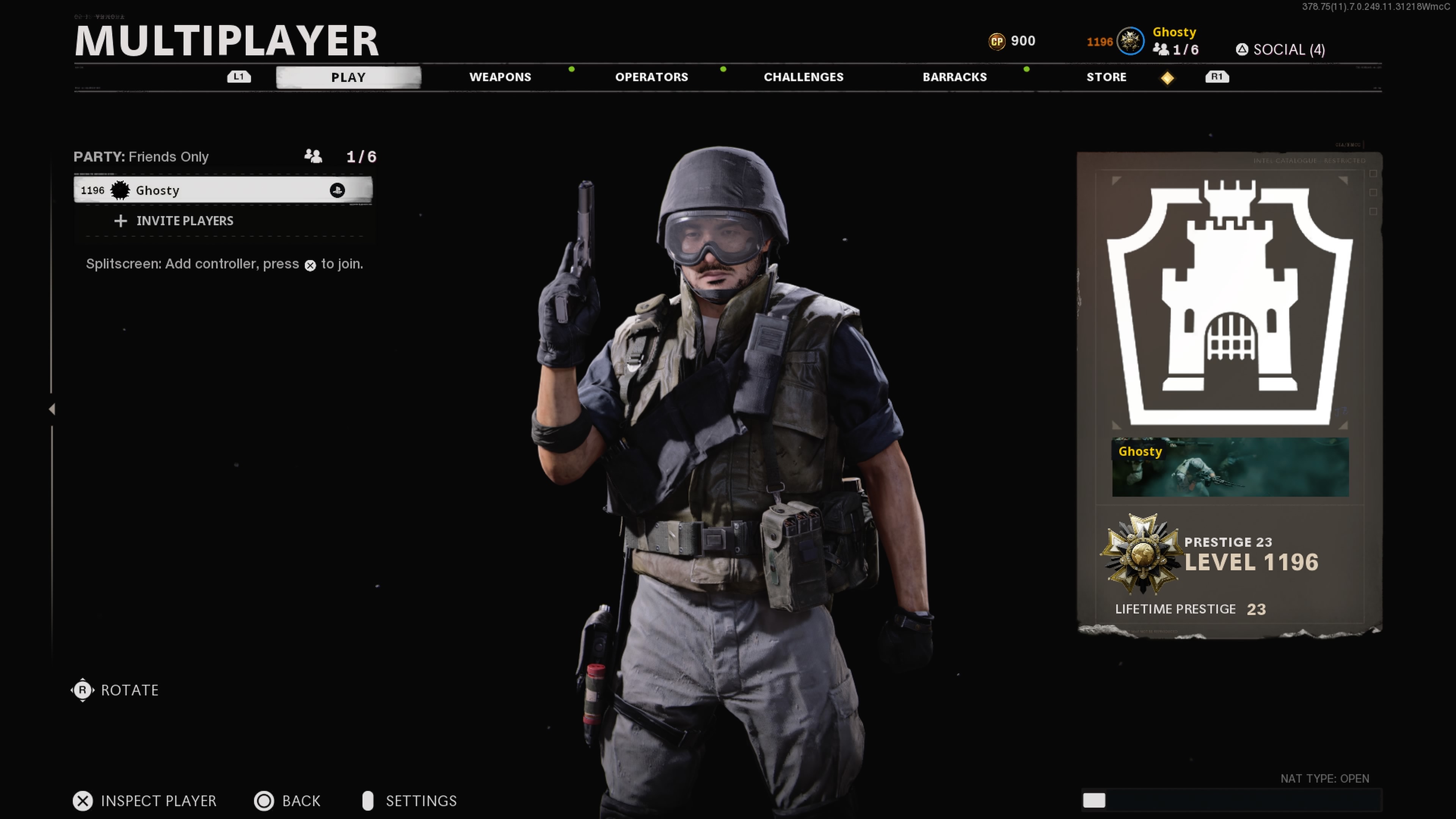Select the Challenges tab
The image size is (1456, 819).
[x=803, y=77]
